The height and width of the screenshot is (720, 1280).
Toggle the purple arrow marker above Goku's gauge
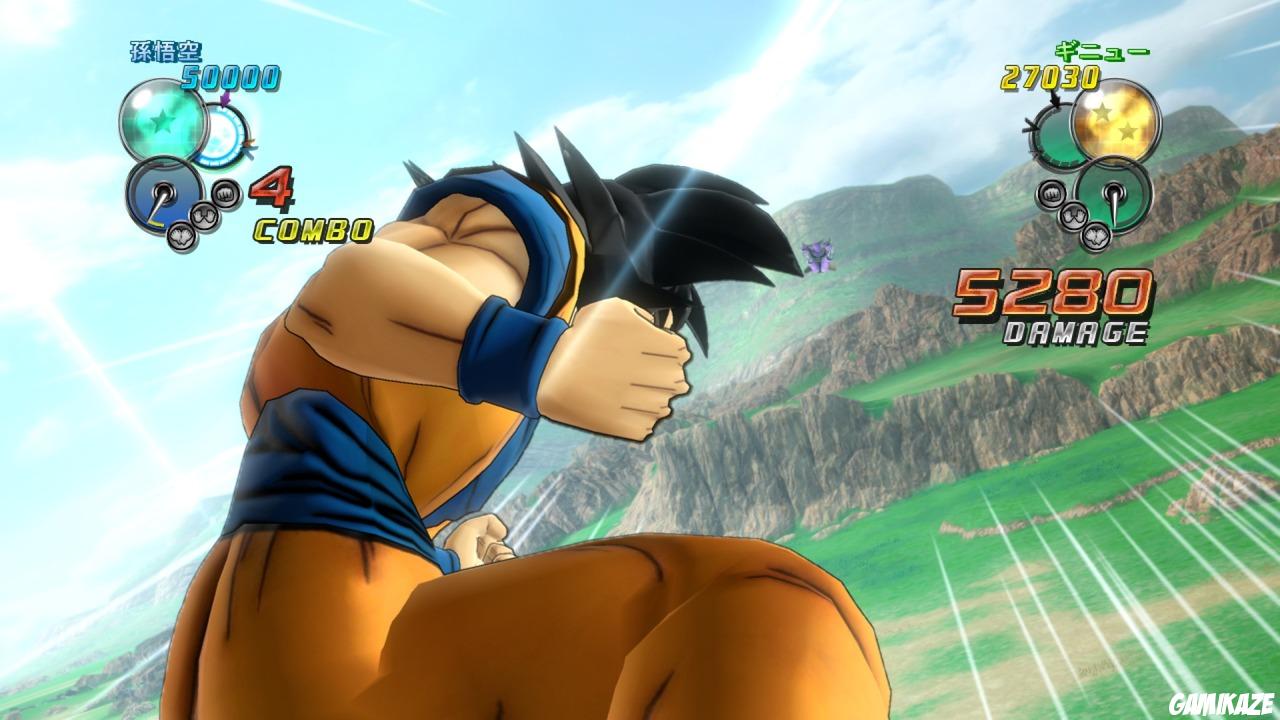(x=225, y=100)
